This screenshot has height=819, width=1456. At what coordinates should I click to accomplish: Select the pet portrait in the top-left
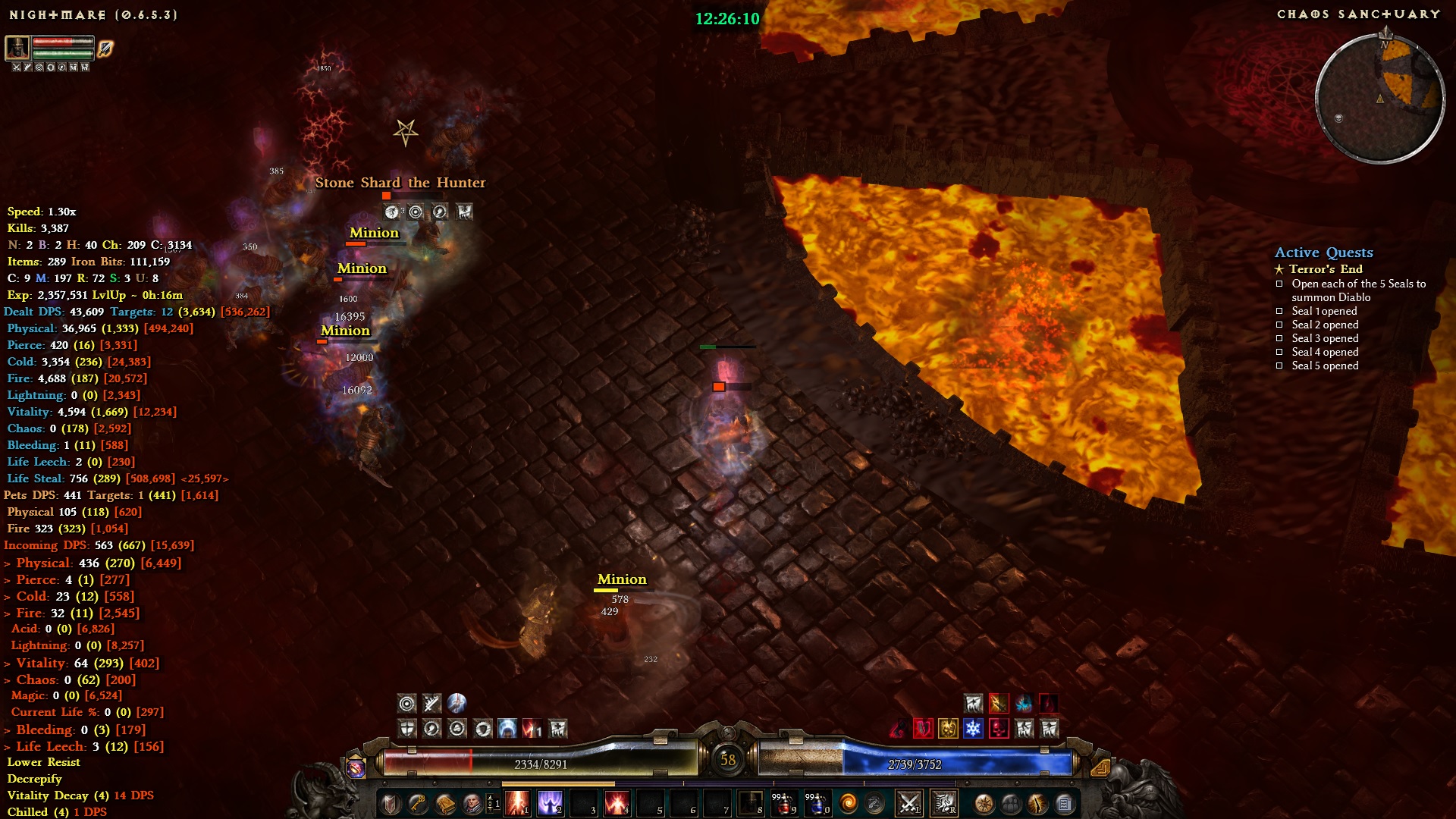pyautogui.click(x=17, y=48)
